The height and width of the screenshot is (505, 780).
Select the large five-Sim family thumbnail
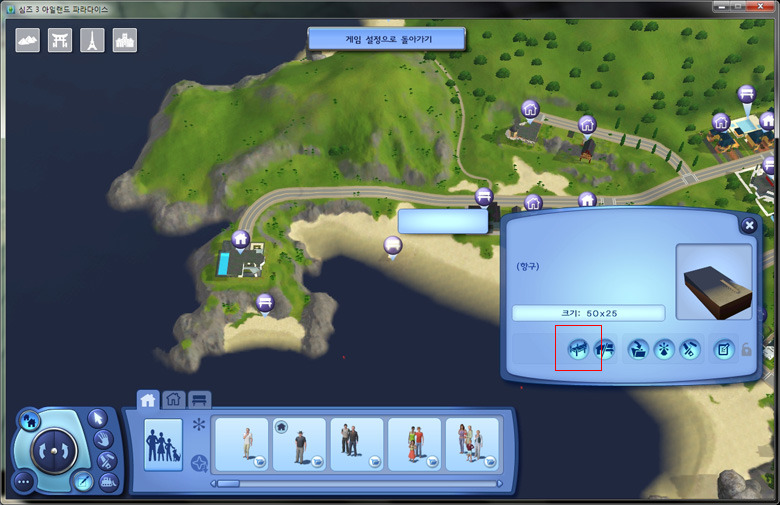(471, 444)
